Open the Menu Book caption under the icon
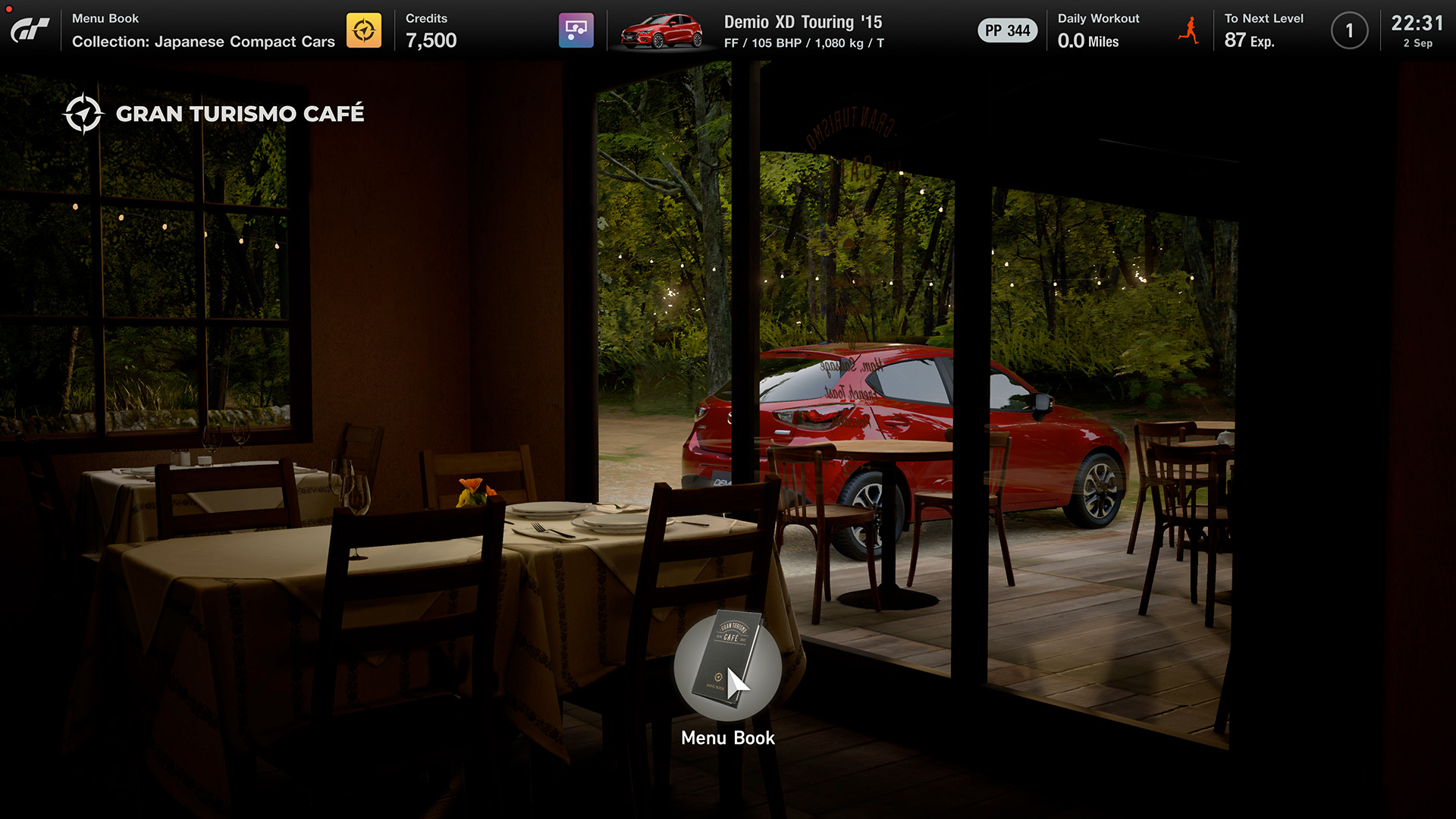This screenshot has width=1456, height=819. [728, 737]
